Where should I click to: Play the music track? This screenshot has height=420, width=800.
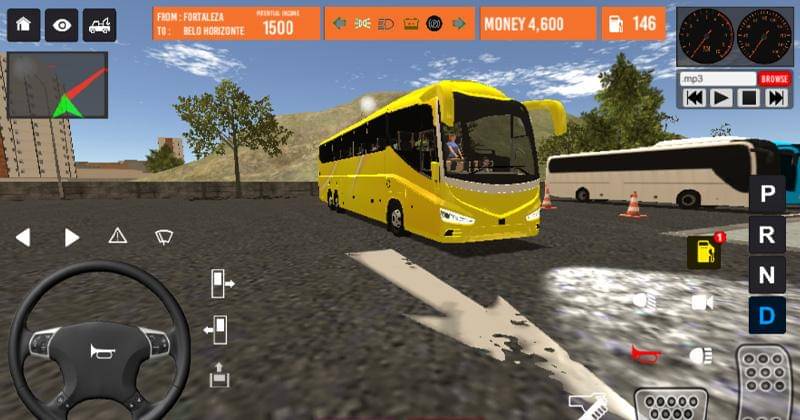(720, 97)
